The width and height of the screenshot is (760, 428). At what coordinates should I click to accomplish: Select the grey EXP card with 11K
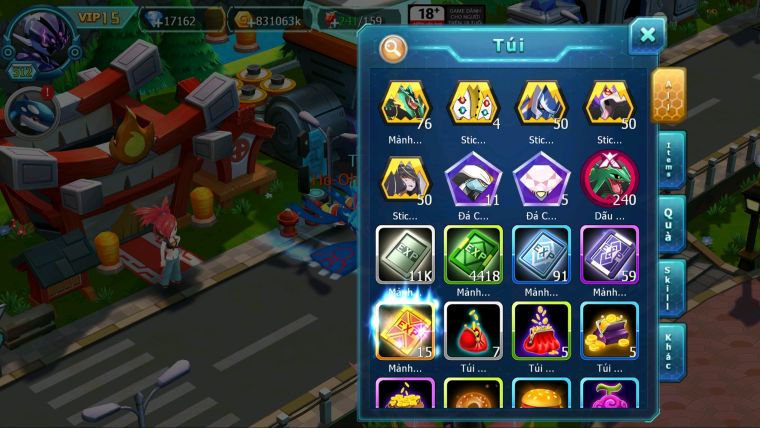click(405, 253)
